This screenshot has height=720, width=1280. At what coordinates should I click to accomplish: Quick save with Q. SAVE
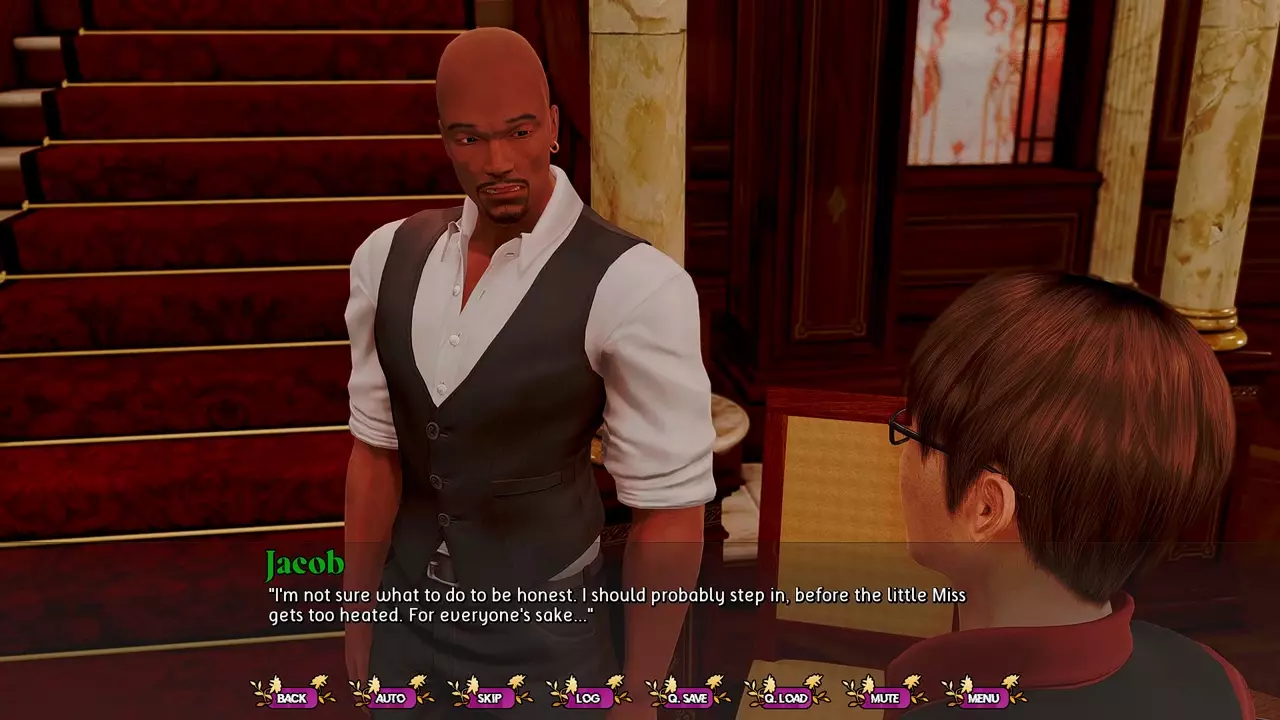[687, 697]
